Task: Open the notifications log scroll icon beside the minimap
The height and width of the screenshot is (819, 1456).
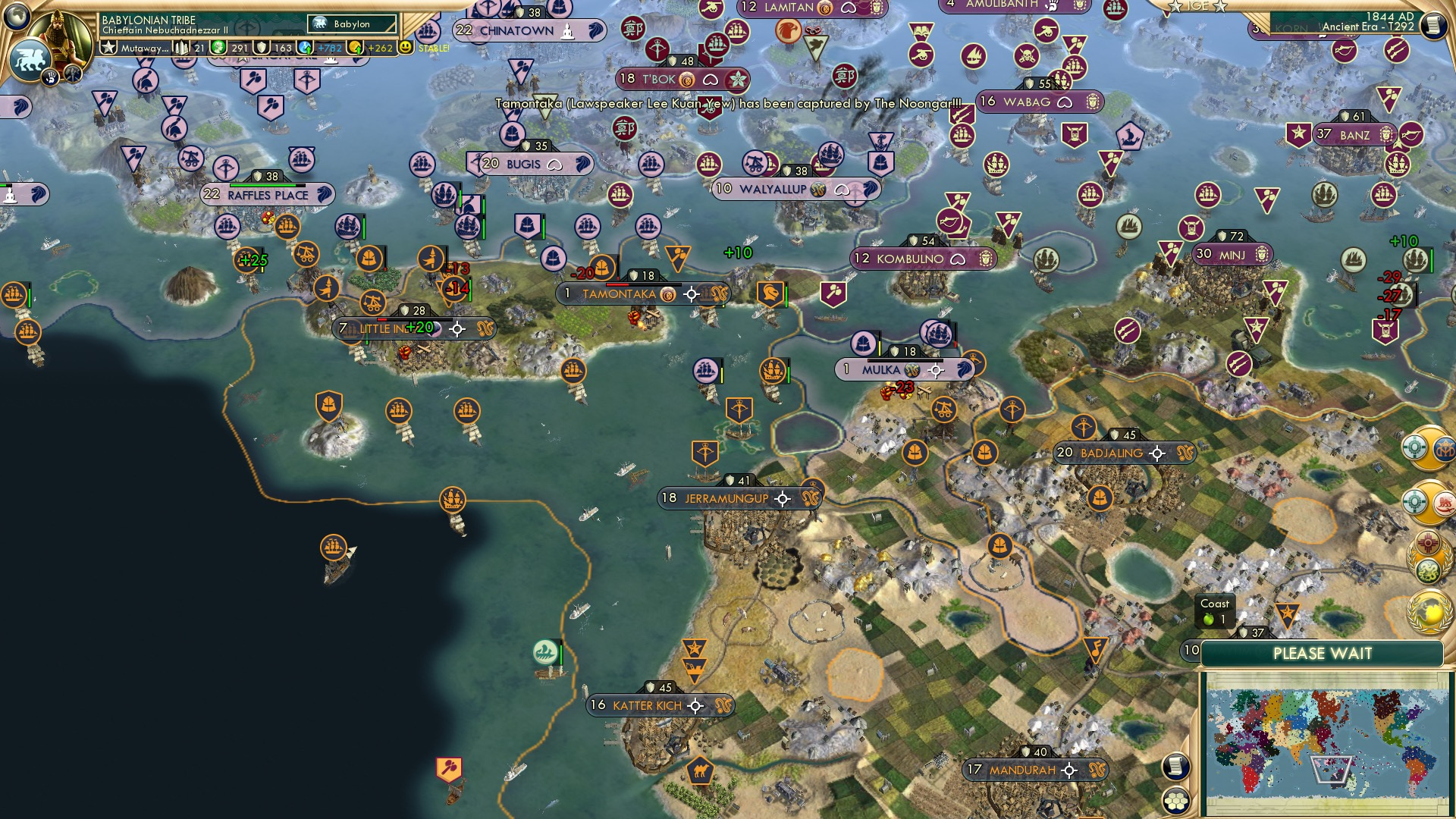Action: click(x=1175, y=766)
